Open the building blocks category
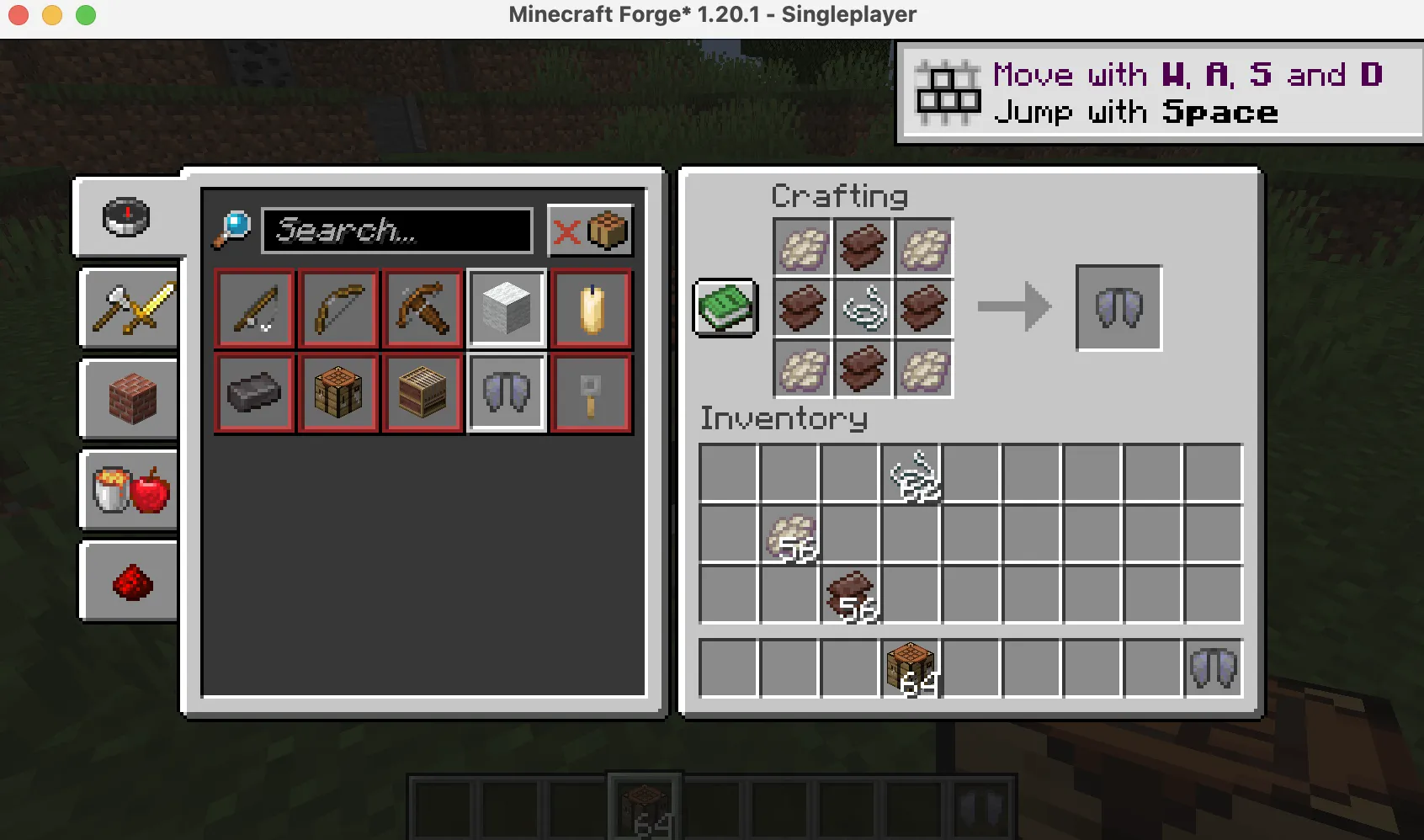 point(128,399)
